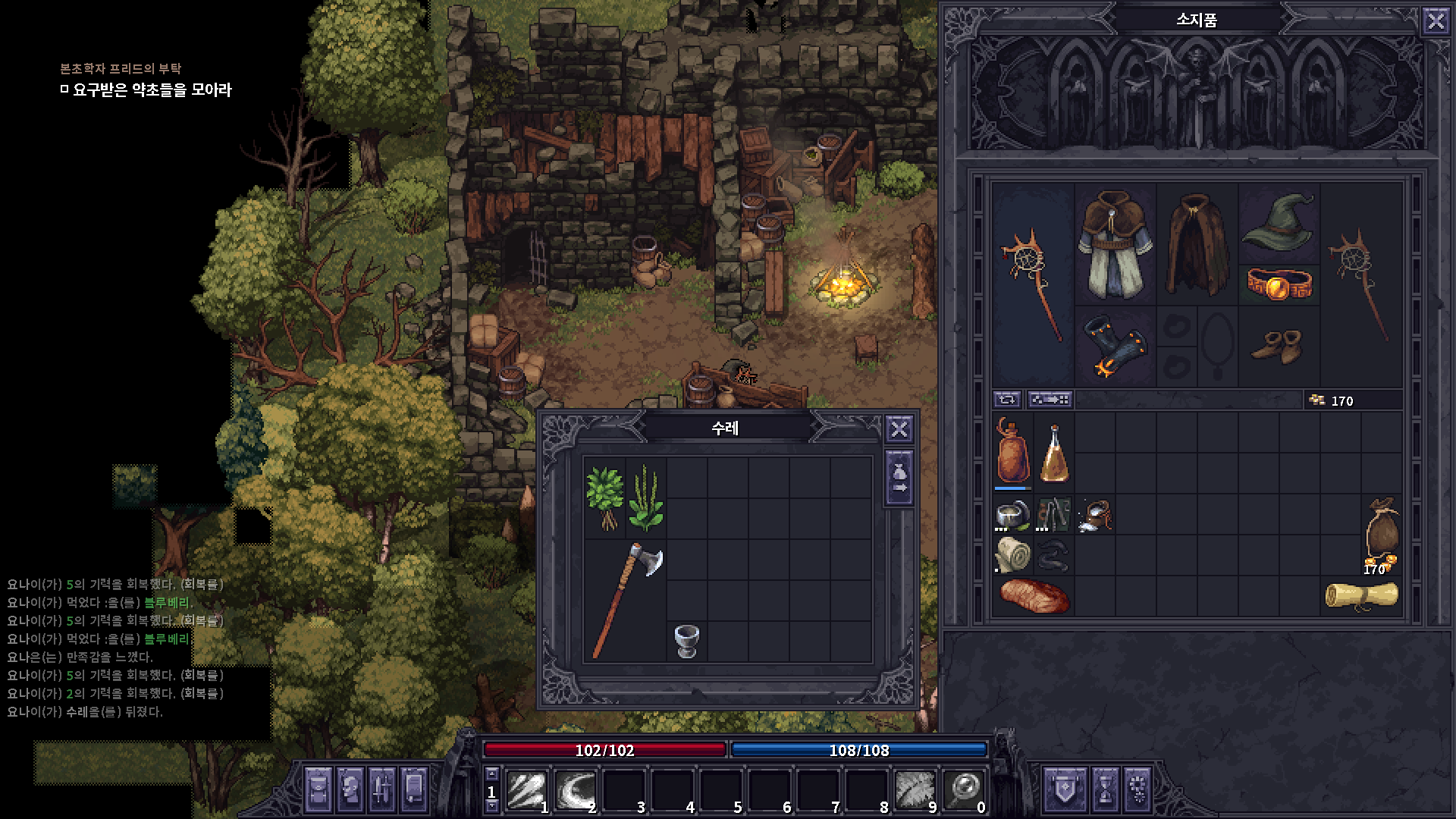Select the equipped blue gloves
1456x819 pixels.
(1115, 346)
